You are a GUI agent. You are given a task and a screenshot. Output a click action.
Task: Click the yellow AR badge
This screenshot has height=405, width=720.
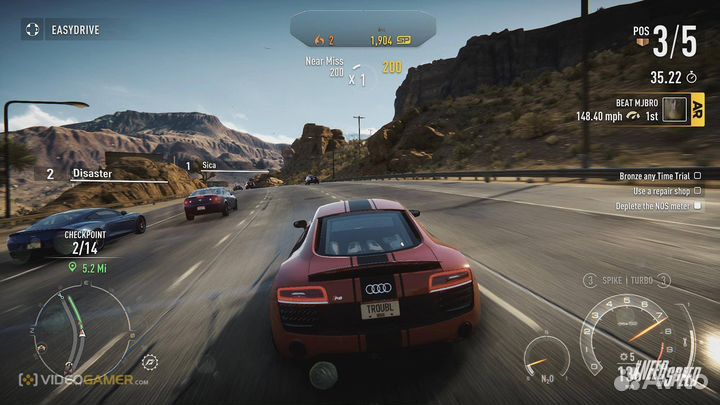(697, 108)
